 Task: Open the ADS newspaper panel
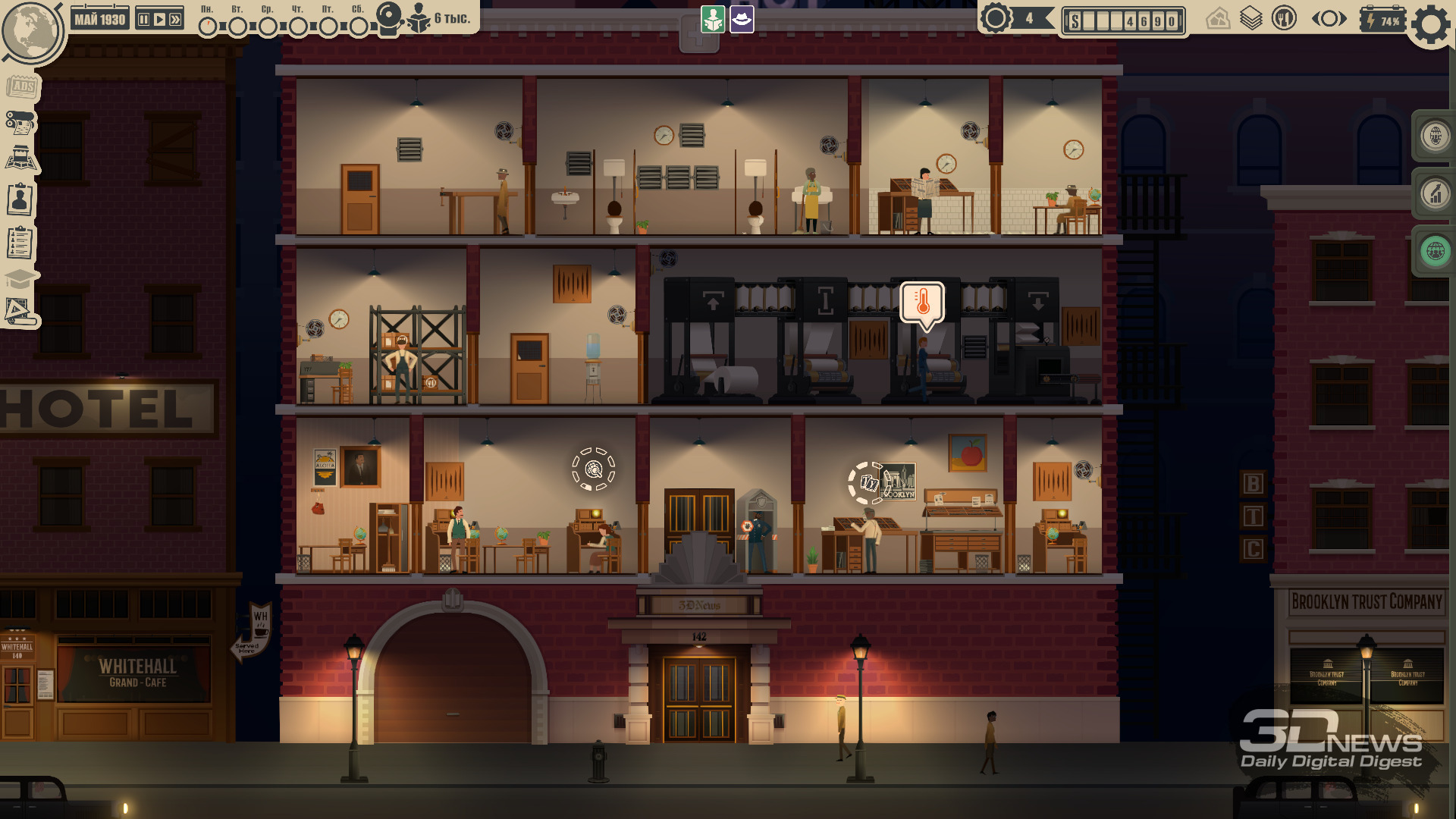(22, 86)
